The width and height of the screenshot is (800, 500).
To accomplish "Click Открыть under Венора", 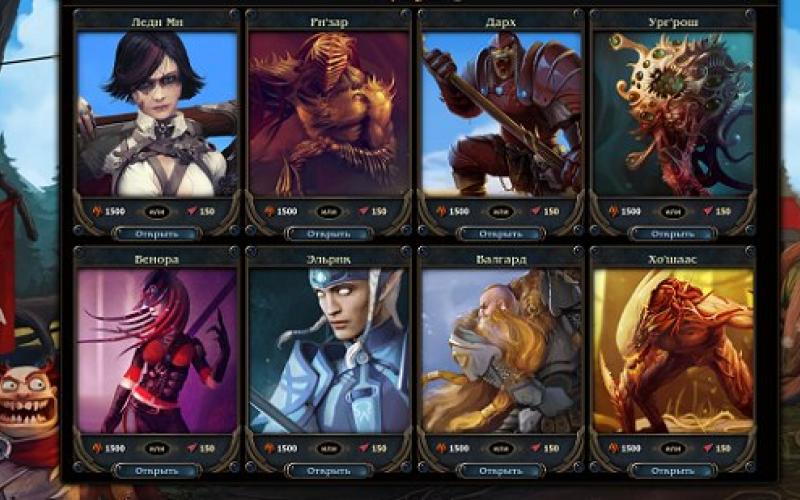I will [x=157, y=470].
